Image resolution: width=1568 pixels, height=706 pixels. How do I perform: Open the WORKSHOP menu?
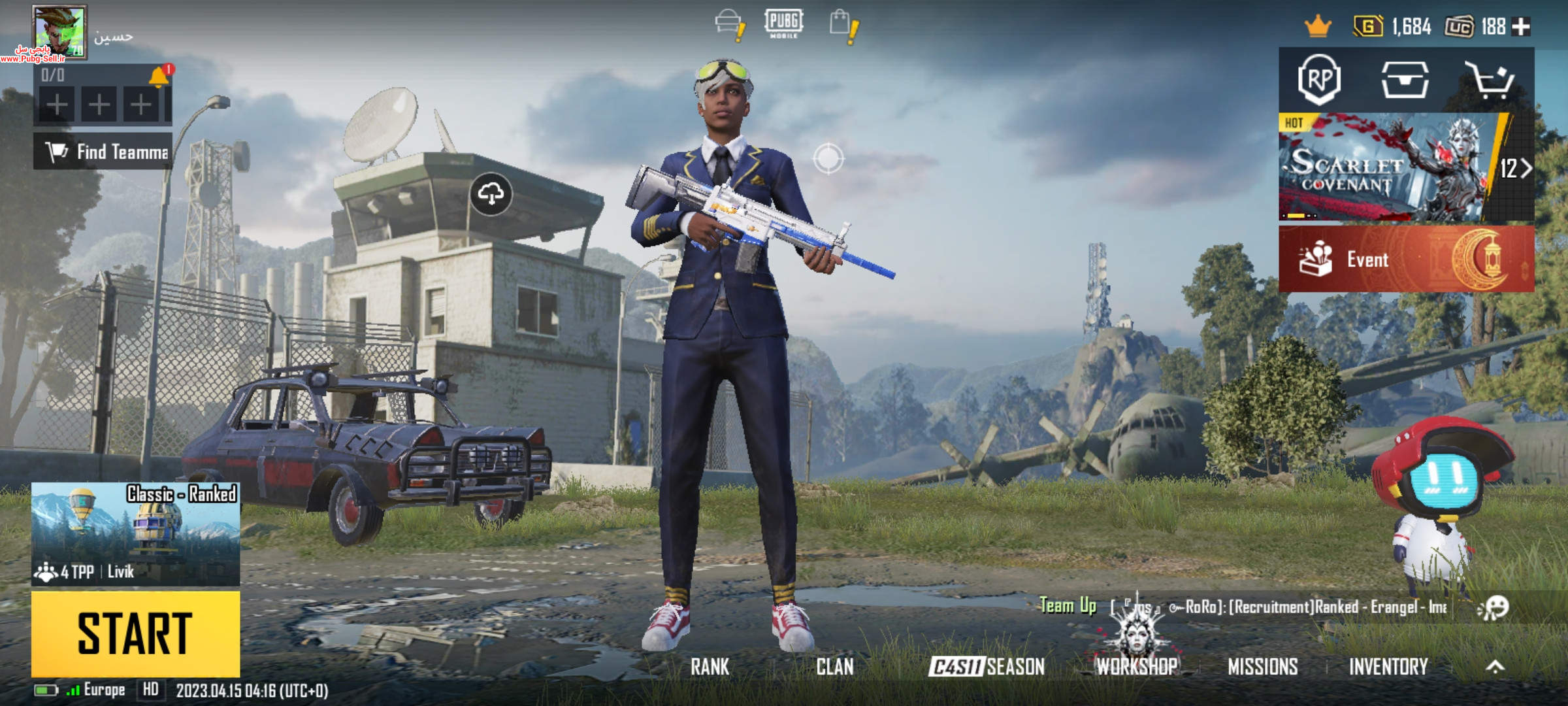coord(1137,667)
